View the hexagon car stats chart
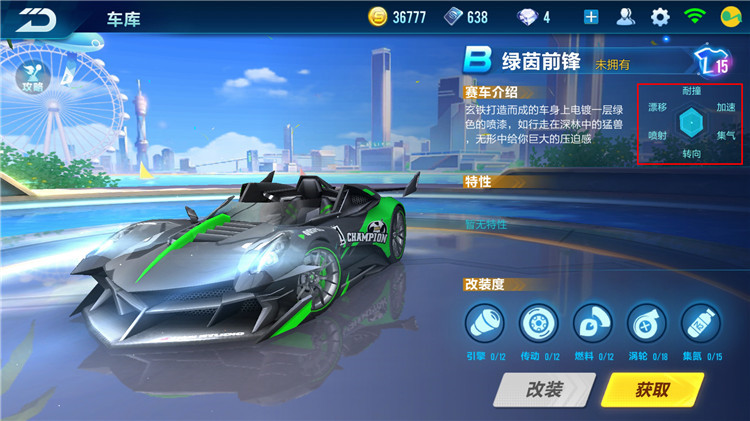The width and height of the screenshot is (750, 421). tap(691, 123)
